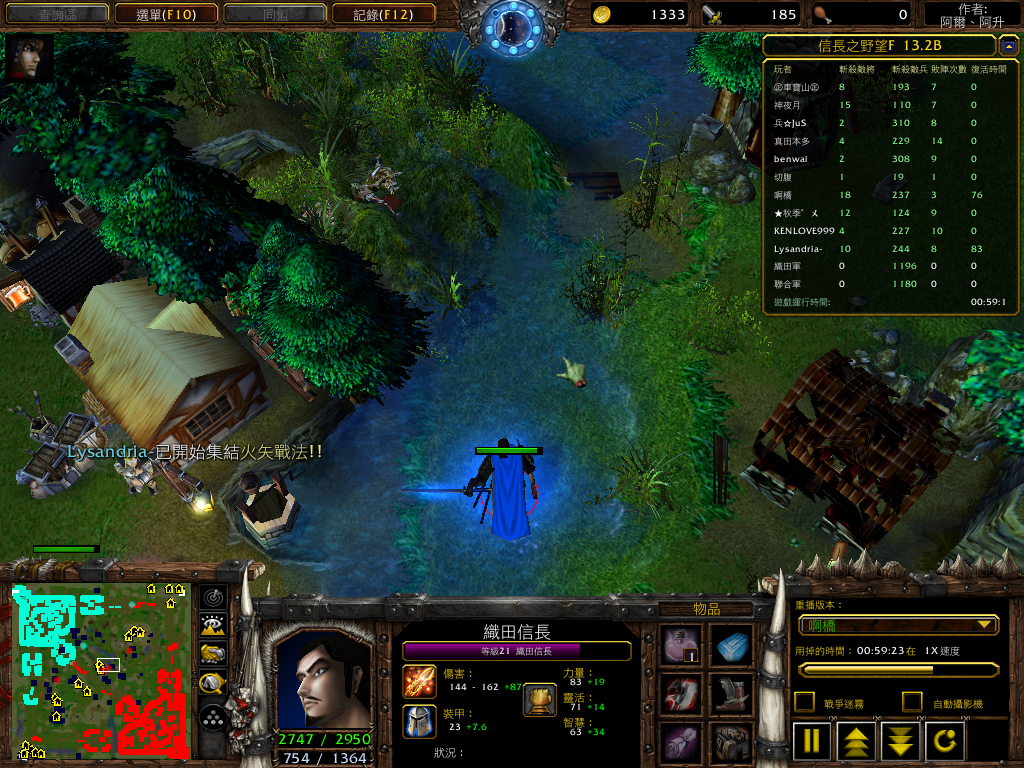Toggle the minimap ally color mode button
Viewport: 1024px width, 768px height.
212,654
